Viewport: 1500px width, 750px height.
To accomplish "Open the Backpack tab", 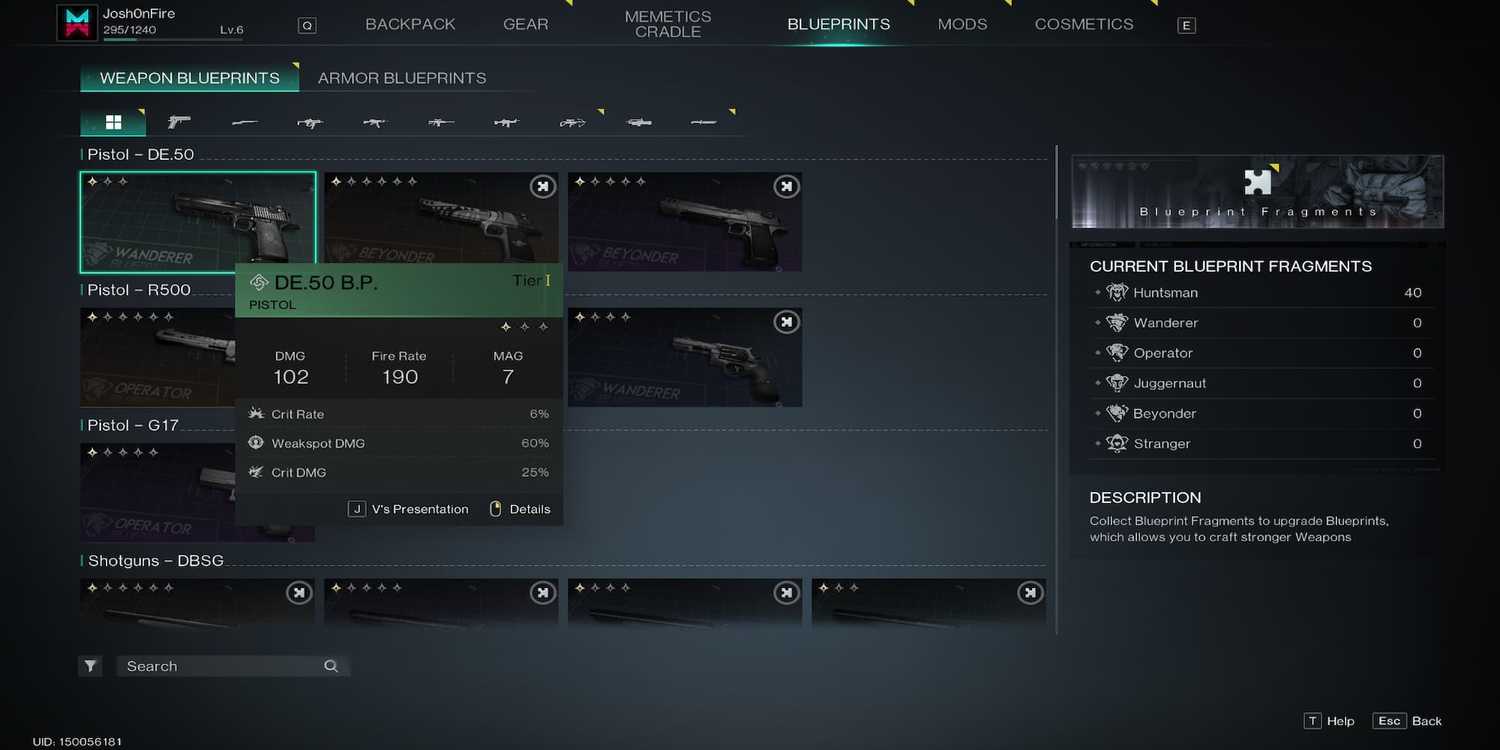I will coord(410,24).
